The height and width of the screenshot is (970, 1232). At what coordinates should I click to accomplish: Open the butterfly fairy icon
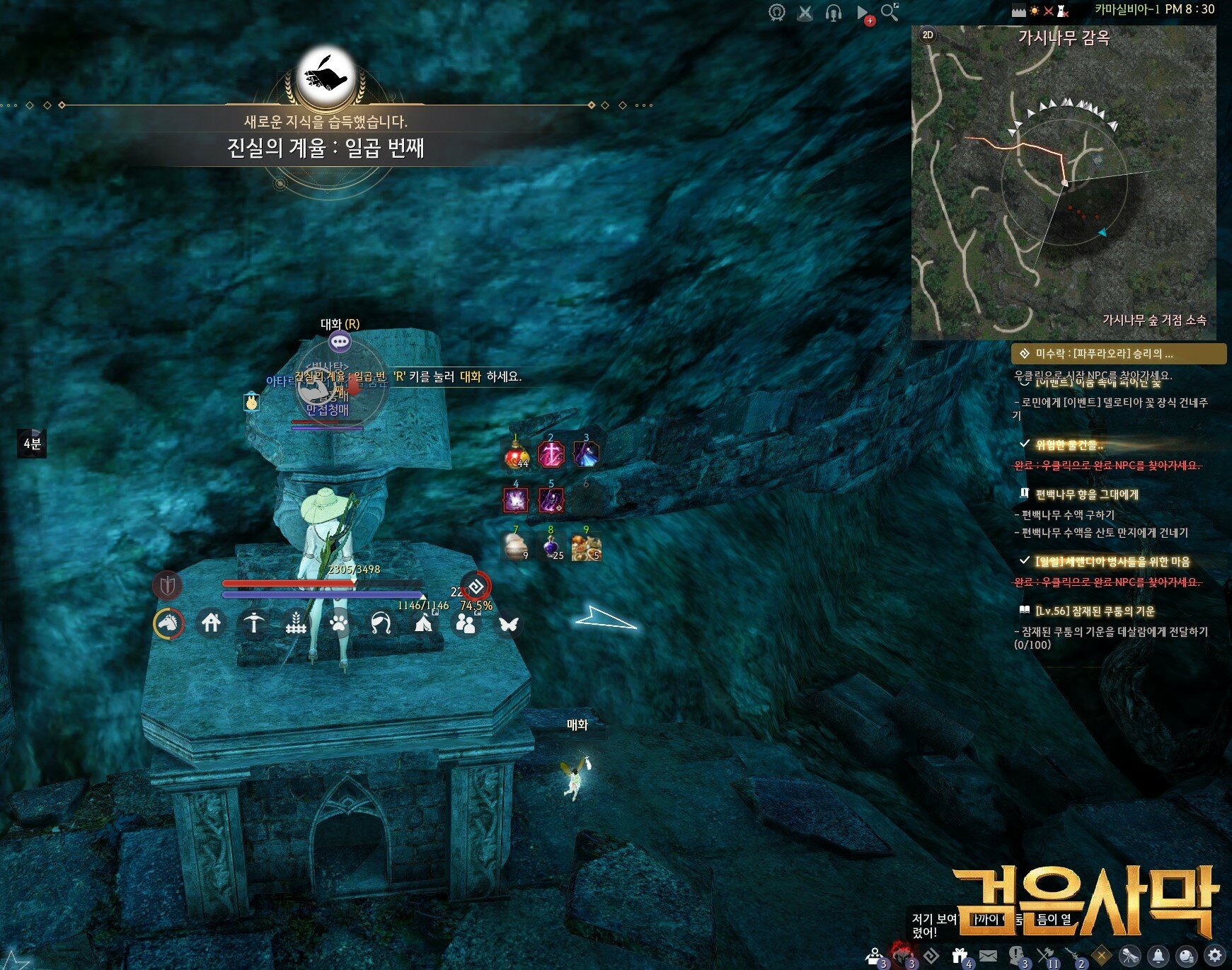[508, 623]
